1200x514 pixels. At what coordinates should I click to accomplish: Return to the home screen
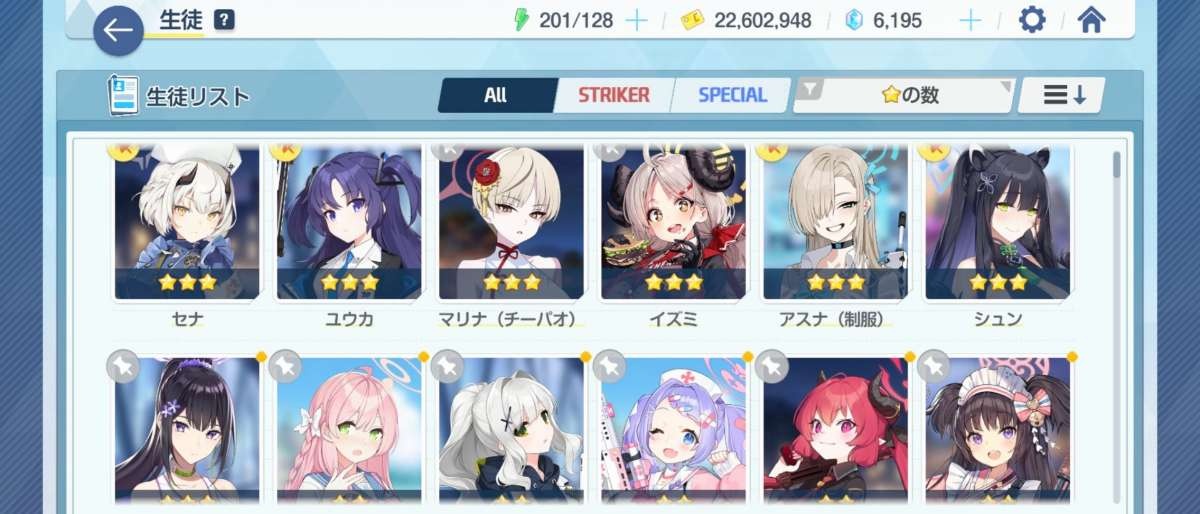(1090, 20)
